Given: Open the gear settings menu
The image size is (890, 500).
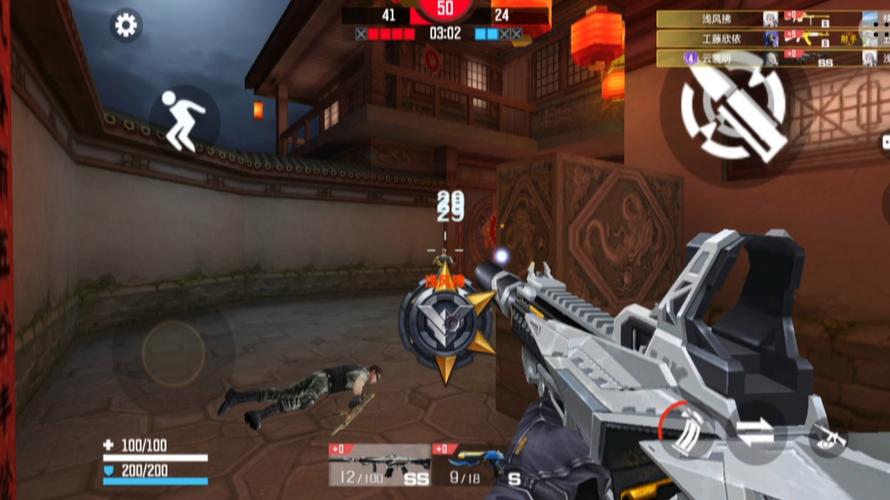Looking at the screenshot, I should pyautogui.click(x=125, y=25).
